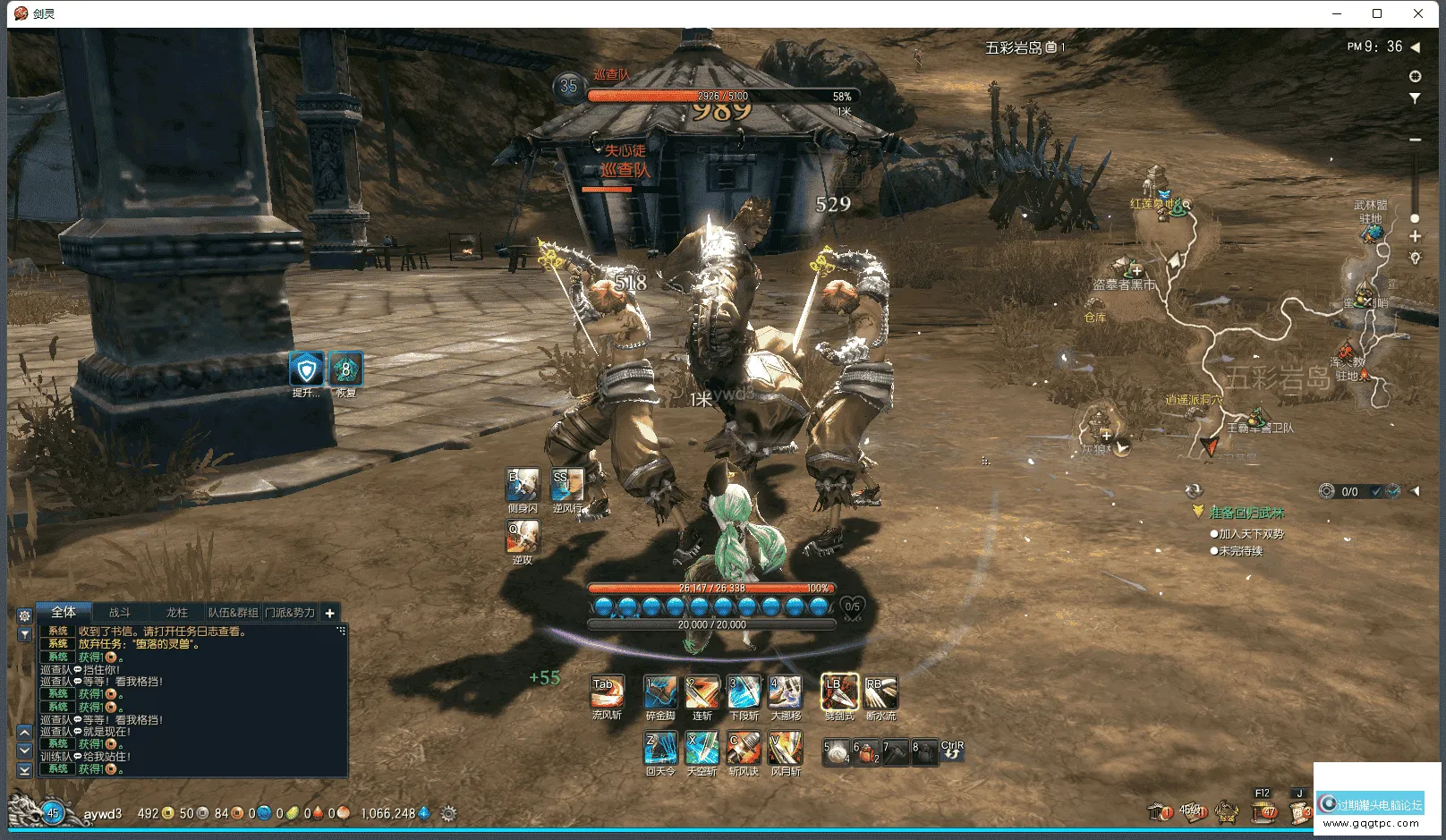Cast the 天空斩 skill
This screenshot has width=1446, height=840.
(x=702, y=748)
